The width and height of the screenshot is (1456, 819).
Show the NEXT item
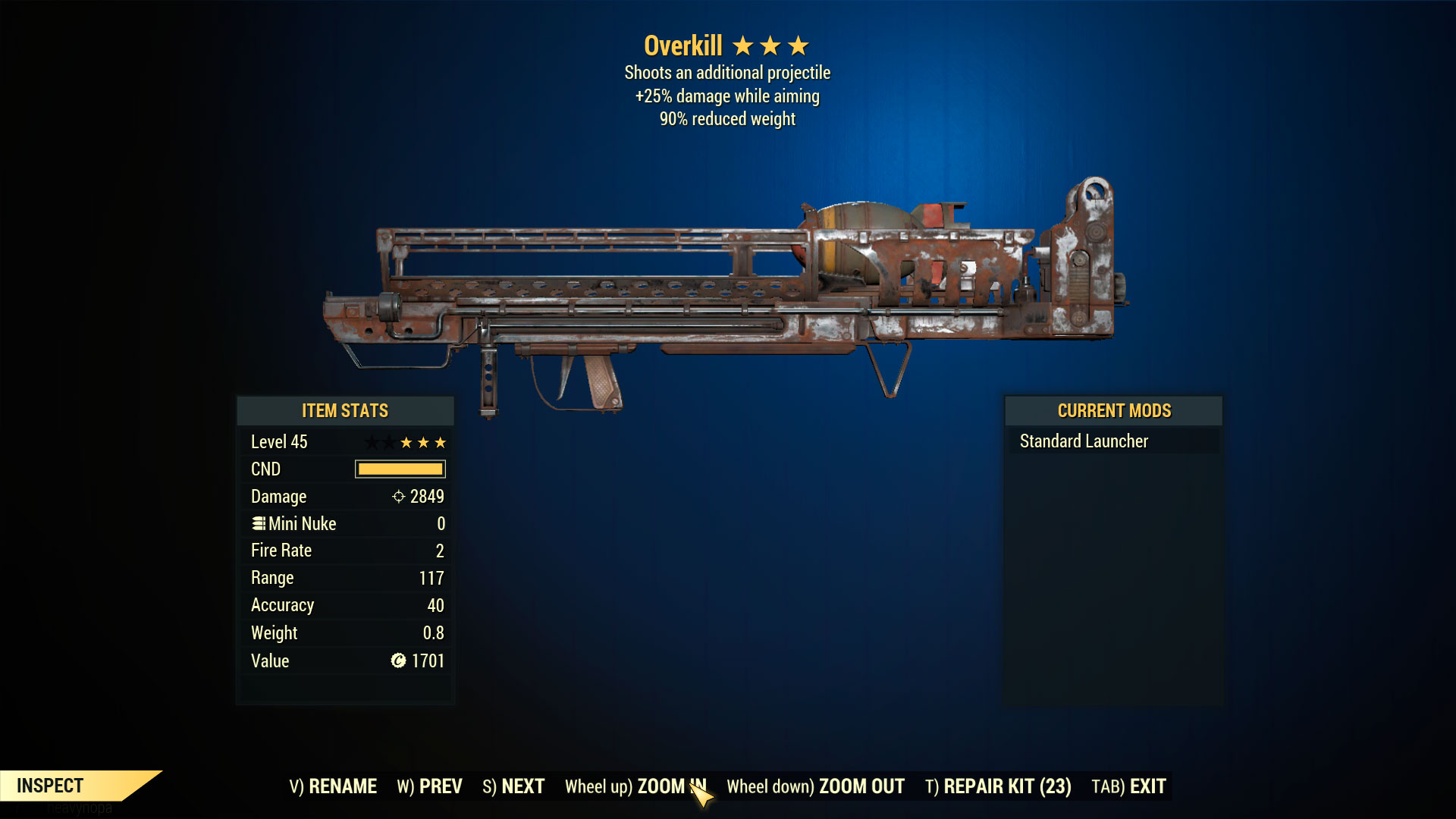click(x=513, y=786)
